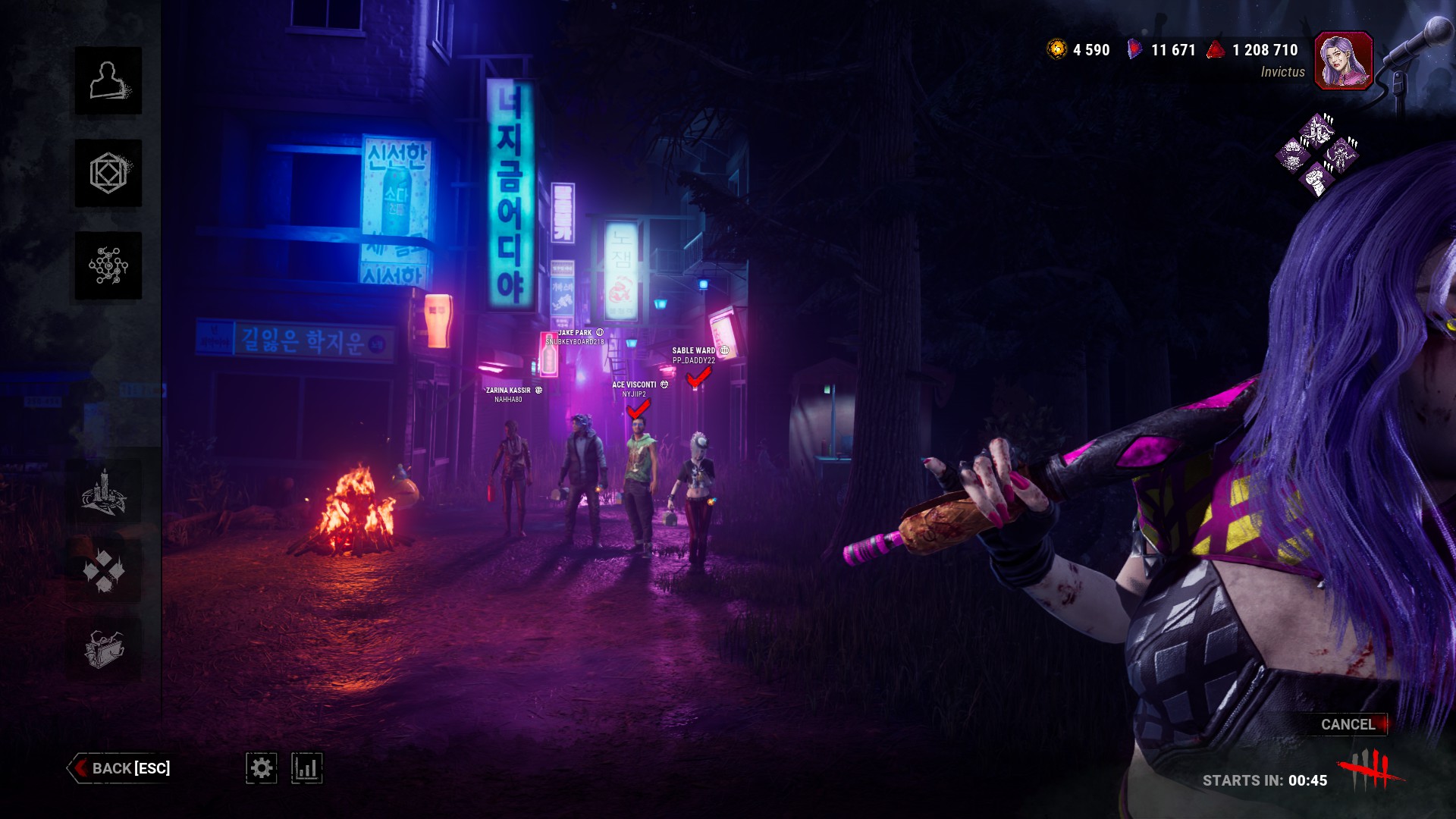Open the tendril-wrapped box icon
Image resolution: width=1456 pixels, height=819 pixels.
(104, 649)
